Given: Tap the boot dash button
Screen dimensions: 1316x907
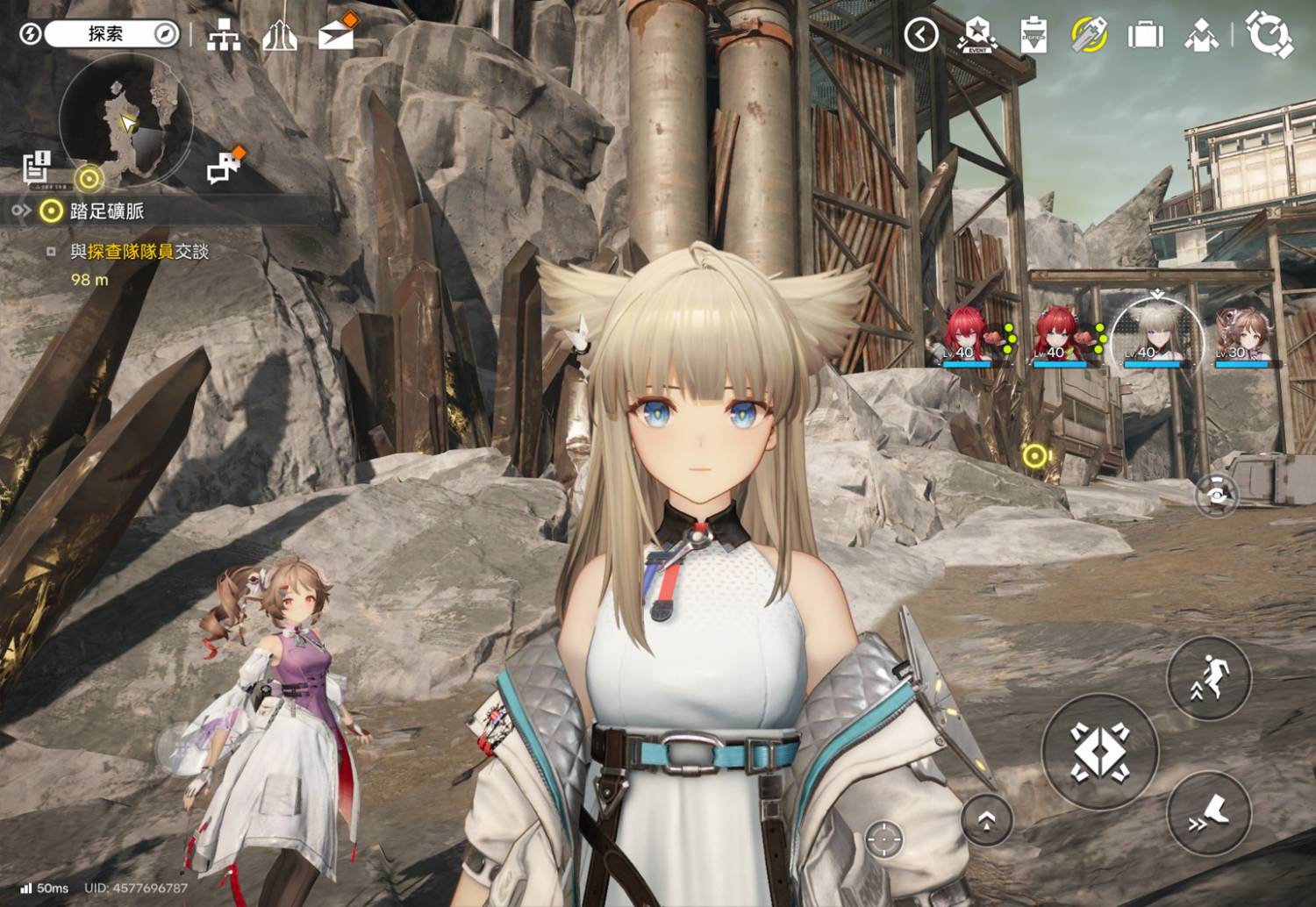Looking at the screenshot, I should coord(1208,814).
